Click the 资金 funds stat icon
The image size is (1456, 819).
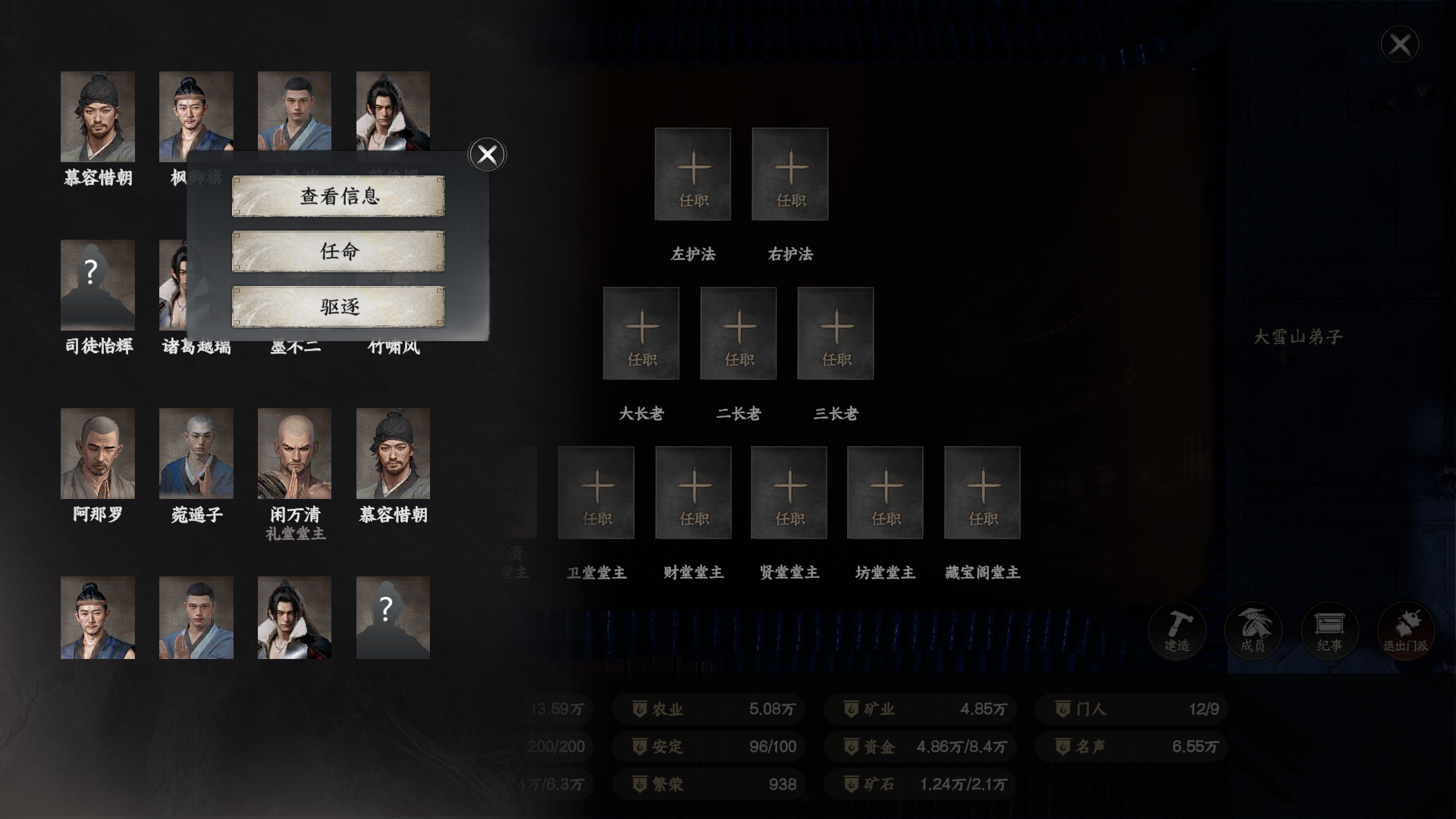tap(851, 747)
